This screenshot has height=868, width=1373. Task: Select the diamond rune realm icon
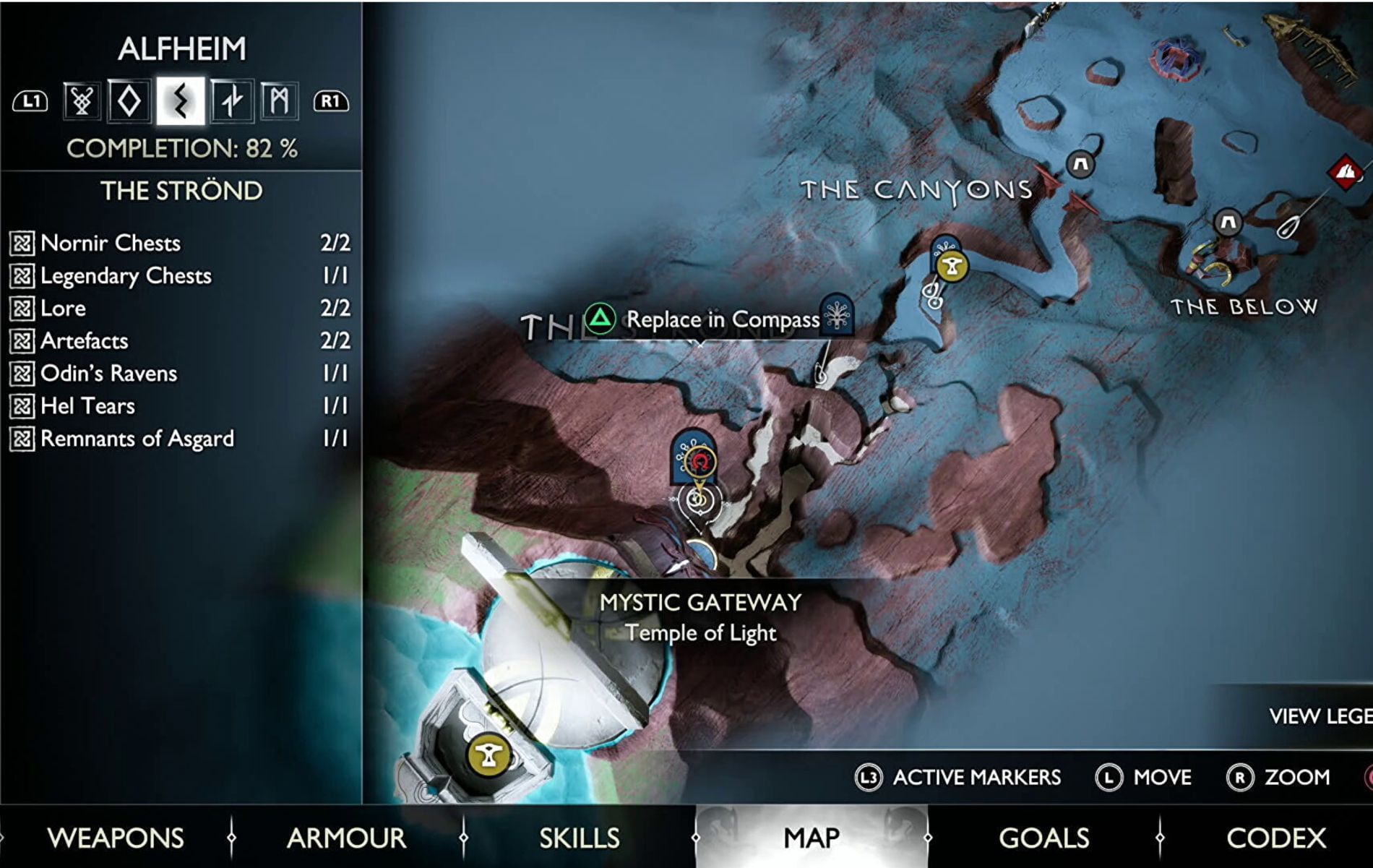(130, 100)
